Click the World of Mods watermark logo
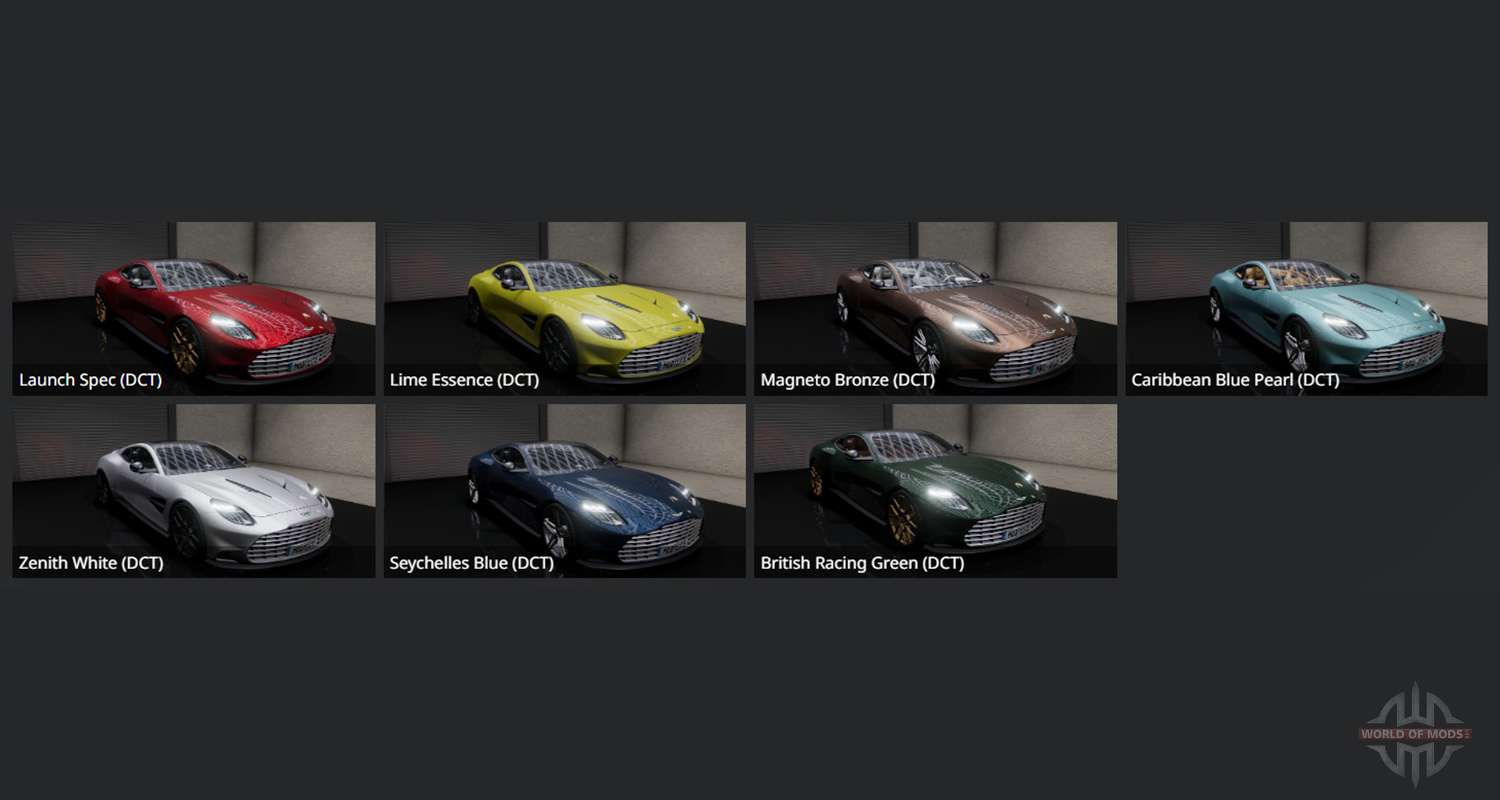 [1414, 734]
